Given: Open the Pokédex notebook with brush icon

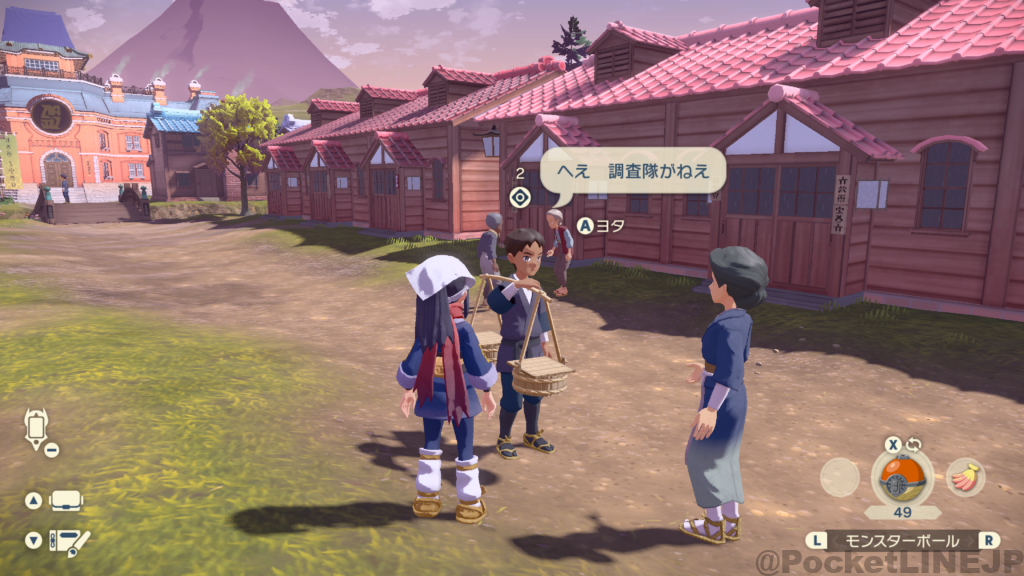Looking at the screenshot, I should (68, 541).
